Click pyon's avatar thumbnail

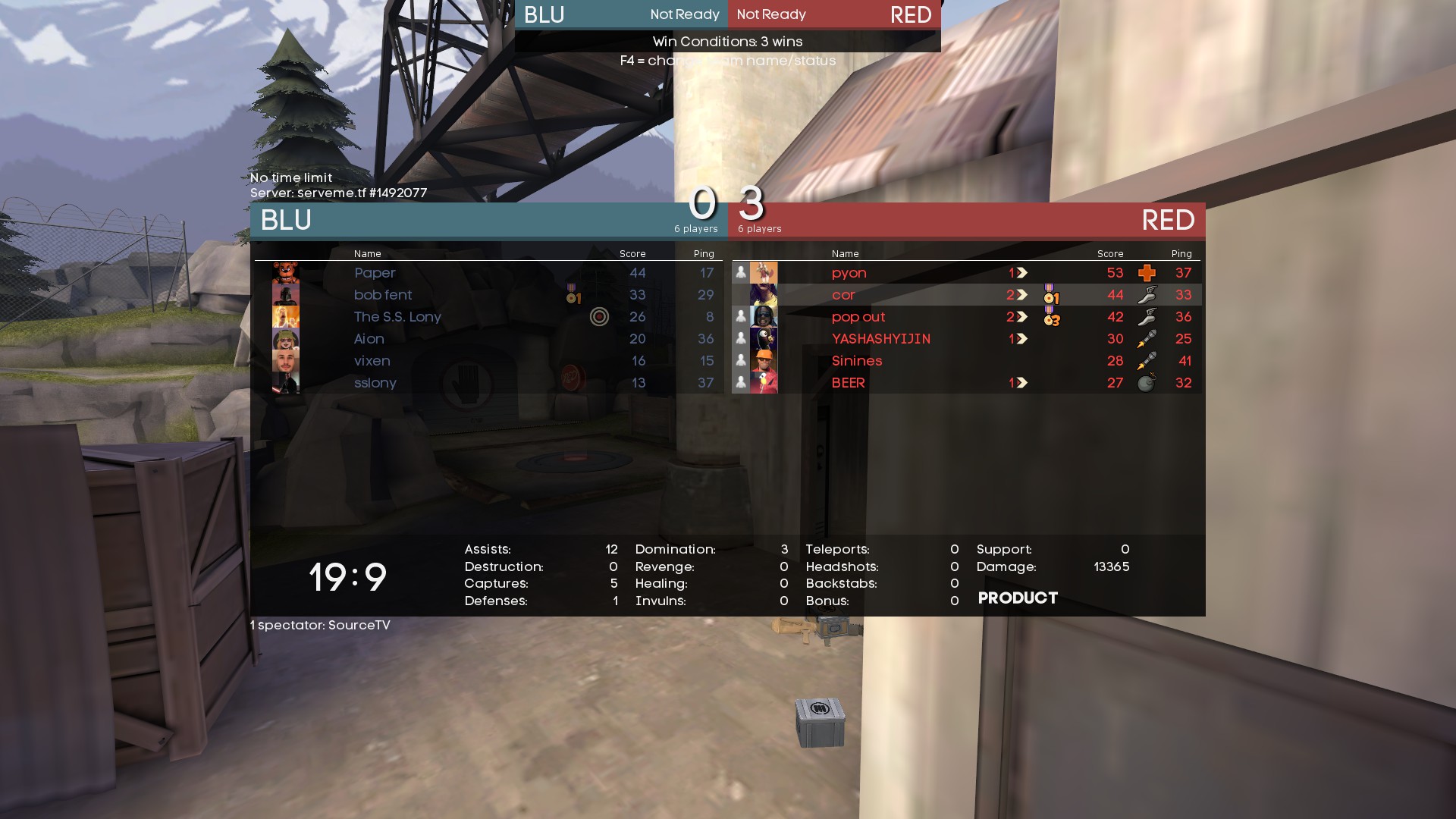tap(764, 273)
